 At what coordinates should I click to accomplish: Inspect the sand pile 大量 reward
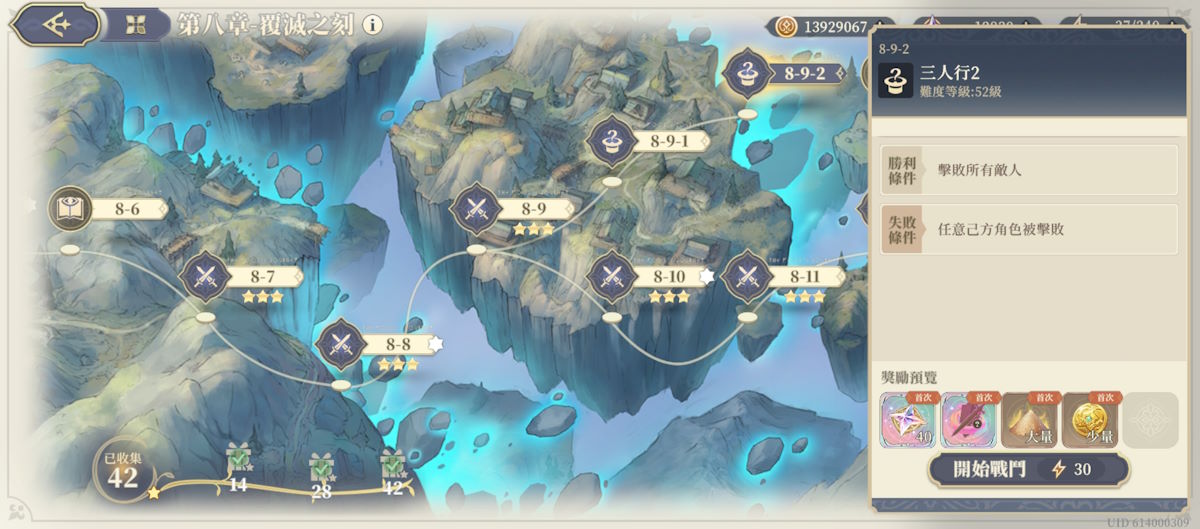pos(1028,420)
